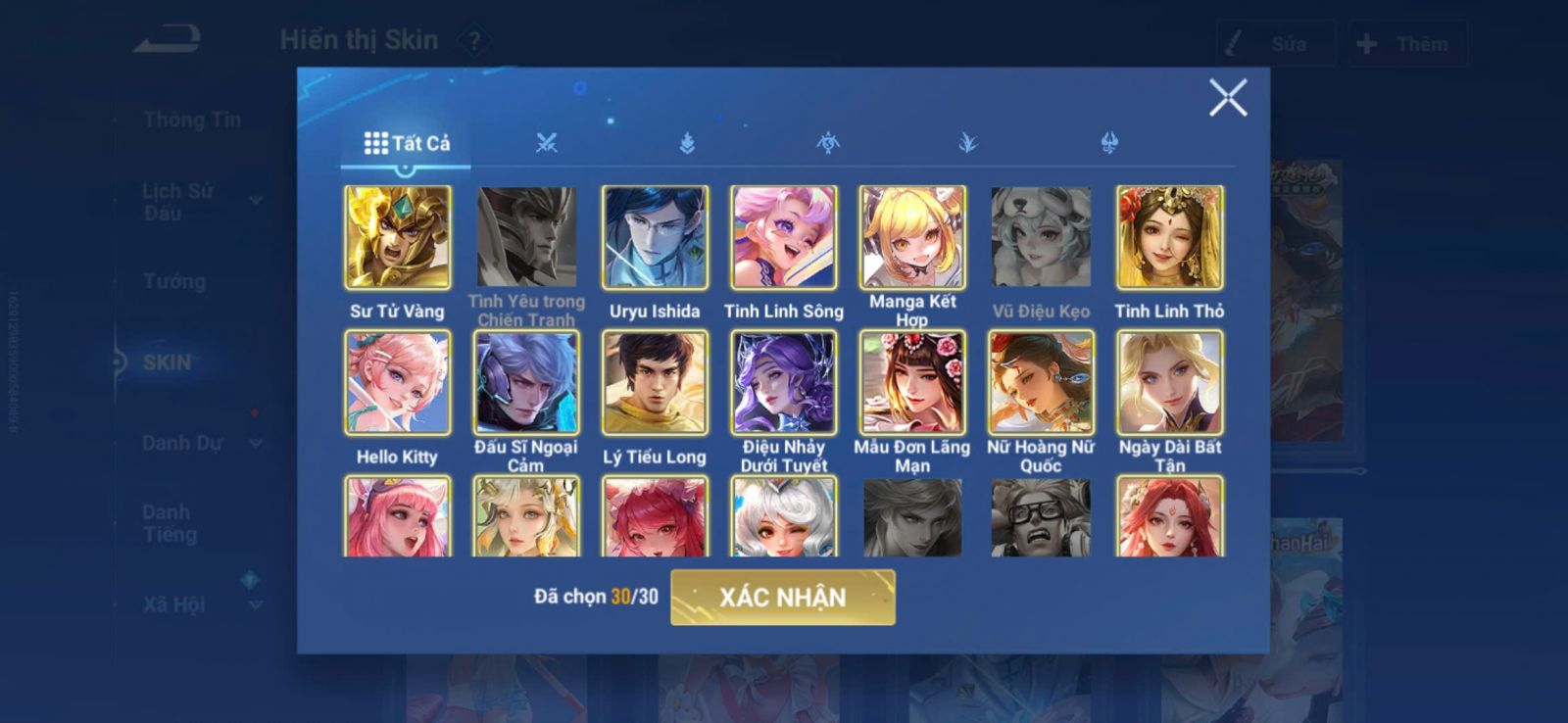Select the Đấu Sĩ Ngoại Cảm skin
The width and height of the screenshot is (1568, 723).
click(526, 383)
